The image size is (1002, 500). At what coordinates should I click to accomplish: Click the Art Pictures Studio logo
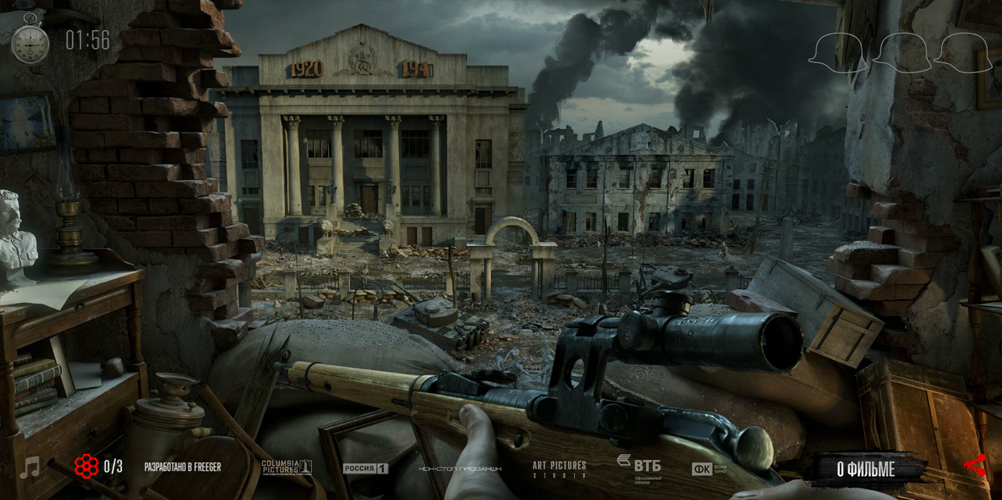coord(559,468)
